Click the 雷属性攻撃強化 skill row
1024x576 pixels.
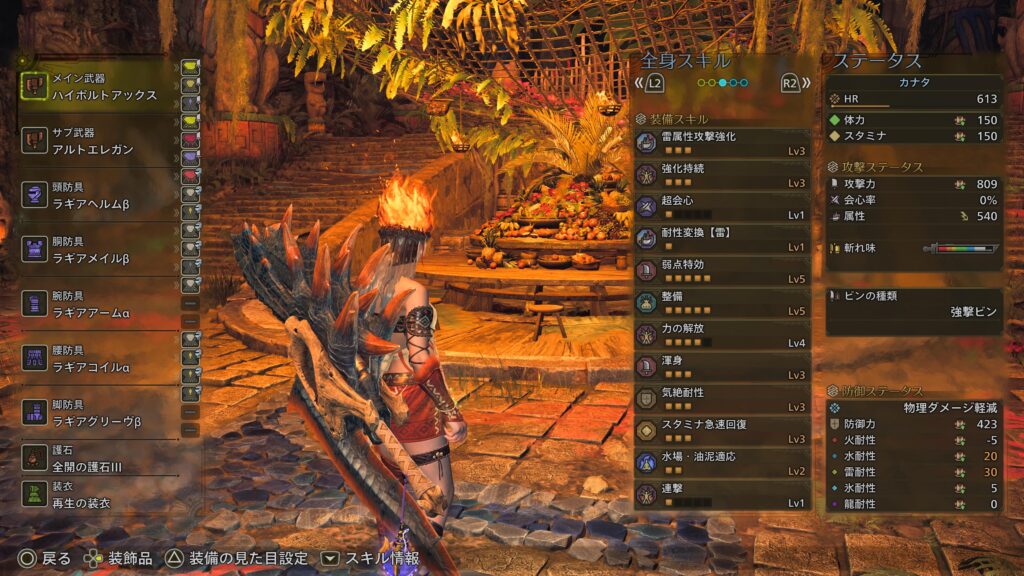click(722, 143)
